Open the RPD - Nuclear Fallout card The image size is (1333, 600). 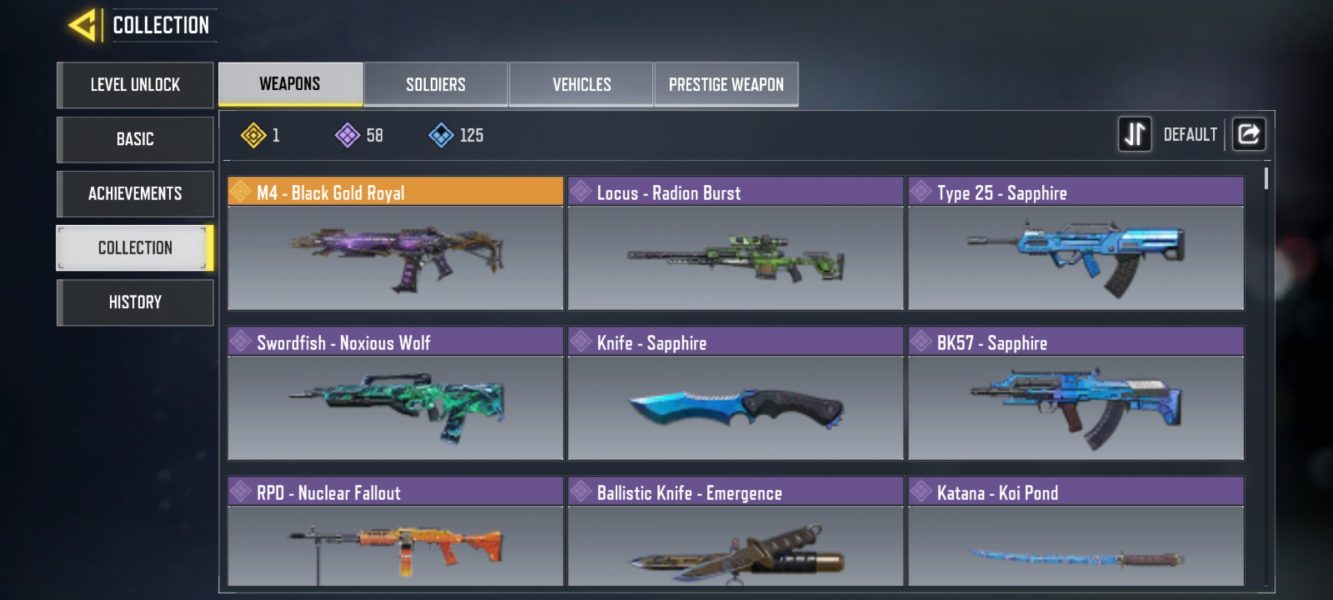tap(395, 533)
